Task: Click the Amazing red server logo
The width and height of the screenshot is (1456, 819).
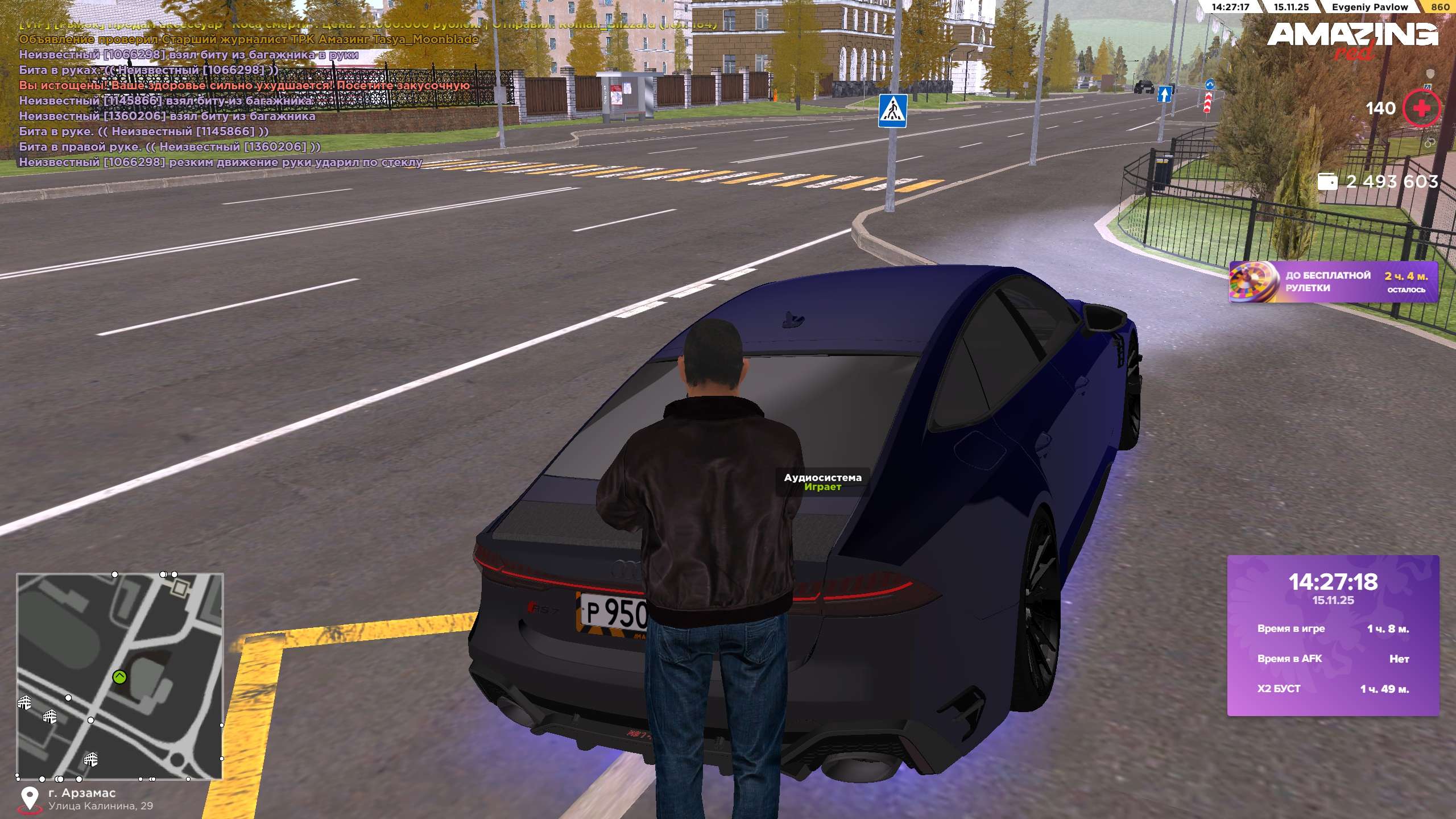Action: [1352, 39]
